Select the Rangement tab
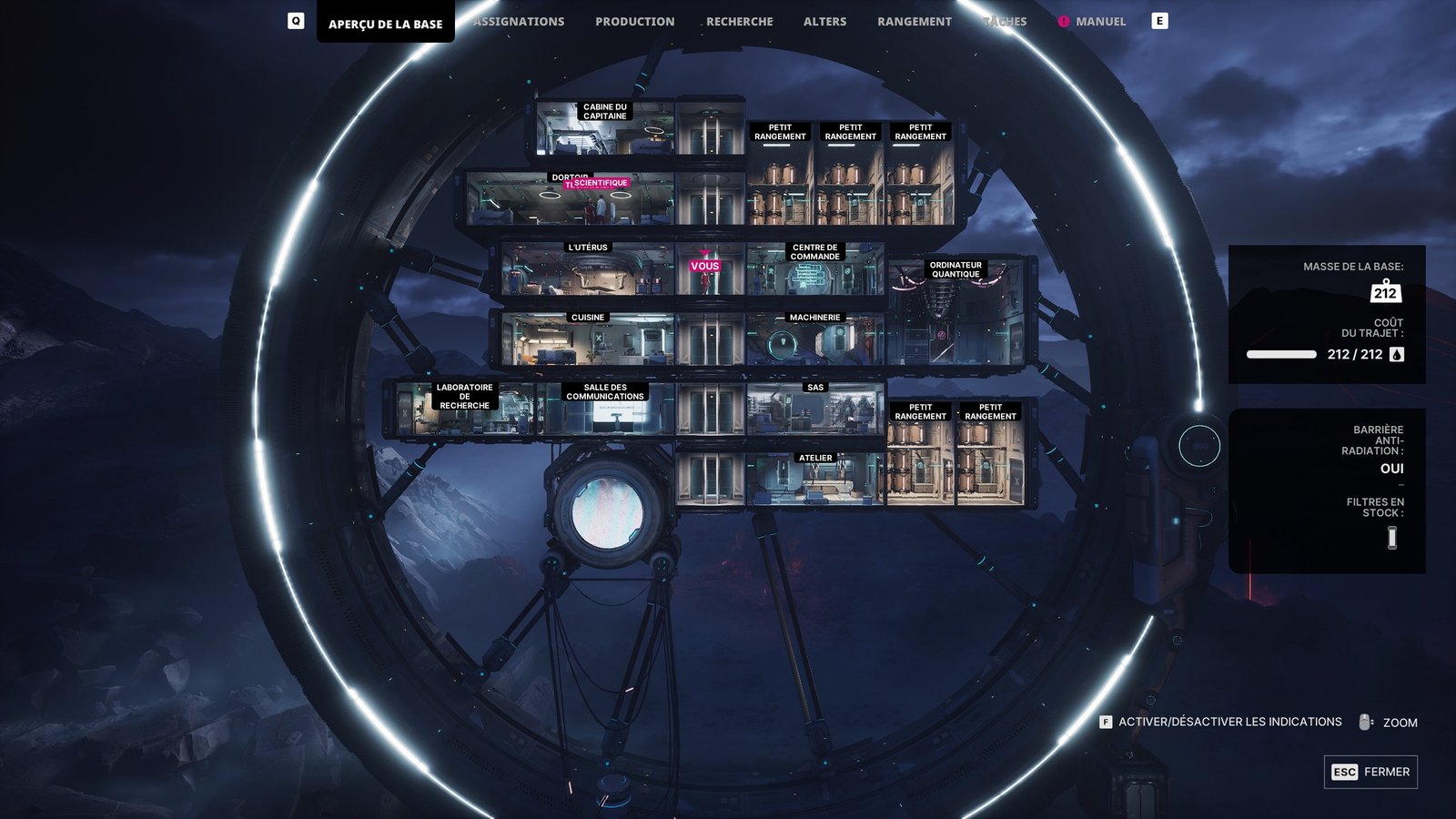Image resolution: width=1456 pixels, height=819 pixels. pyautogui.click(x=914, y=22)
